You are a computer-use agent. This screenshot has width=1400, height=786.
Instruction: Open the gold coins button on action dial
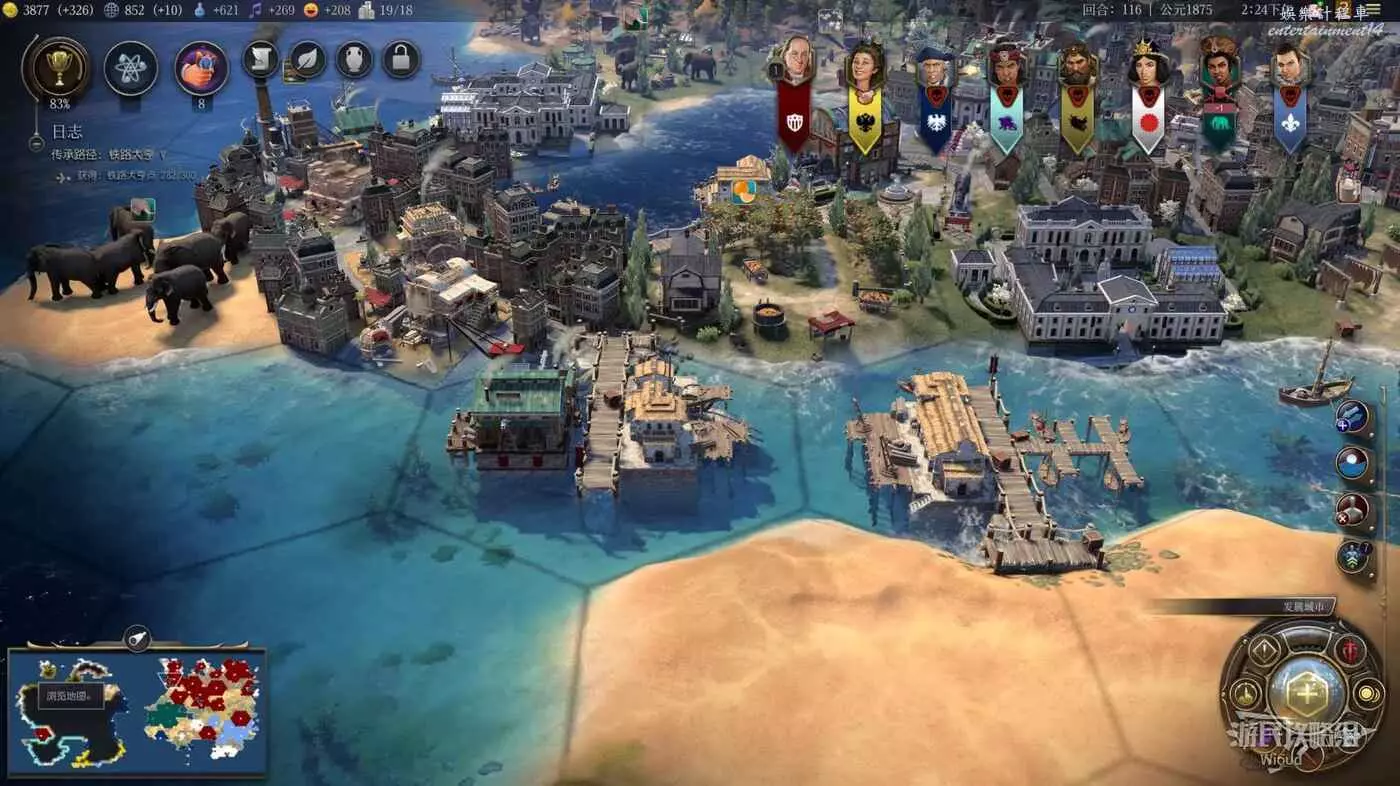click(x=1367, y=693)
